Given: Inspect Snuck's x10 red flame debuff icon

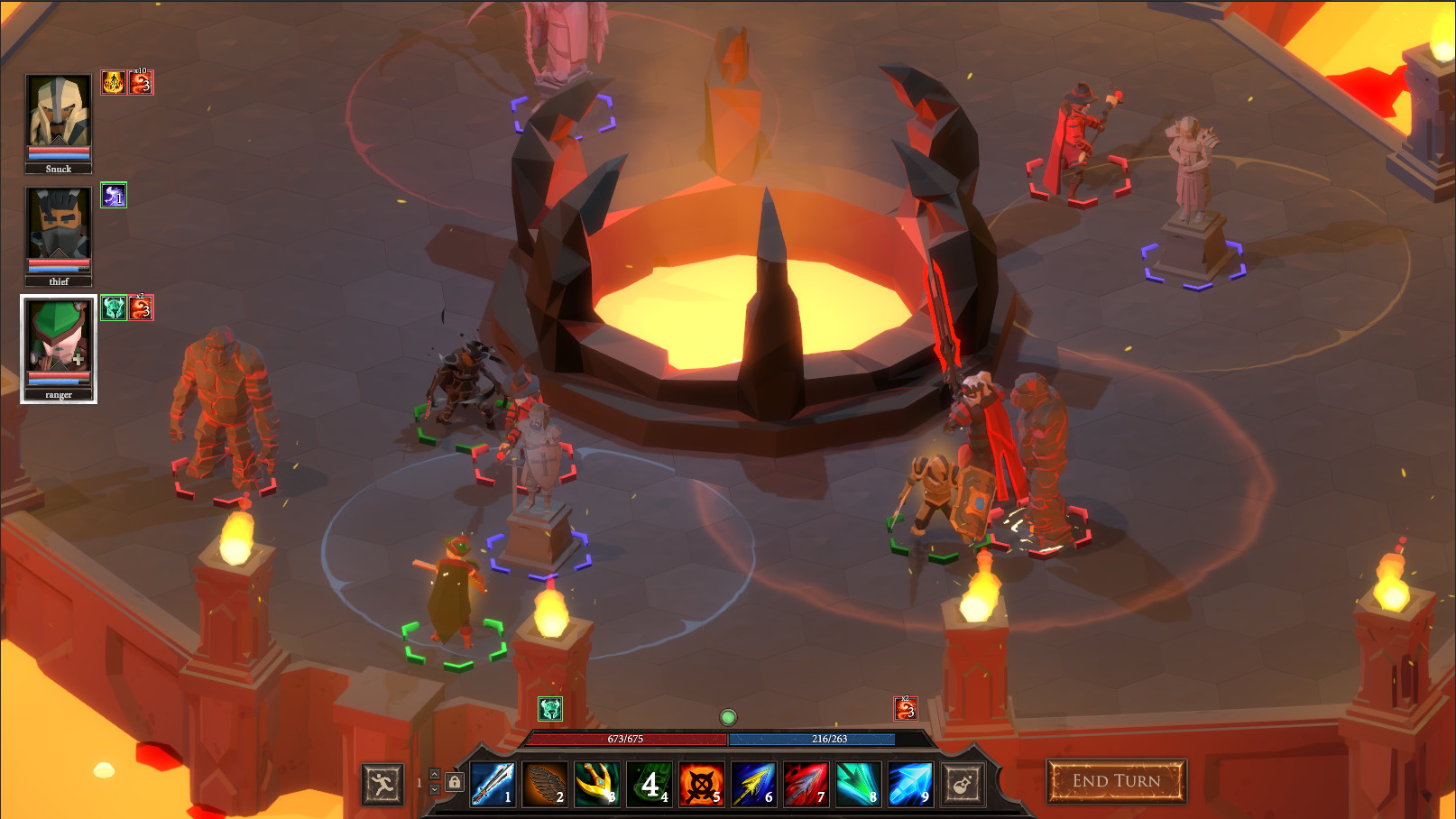Looking at the screenshot, I should pos(140,83).
